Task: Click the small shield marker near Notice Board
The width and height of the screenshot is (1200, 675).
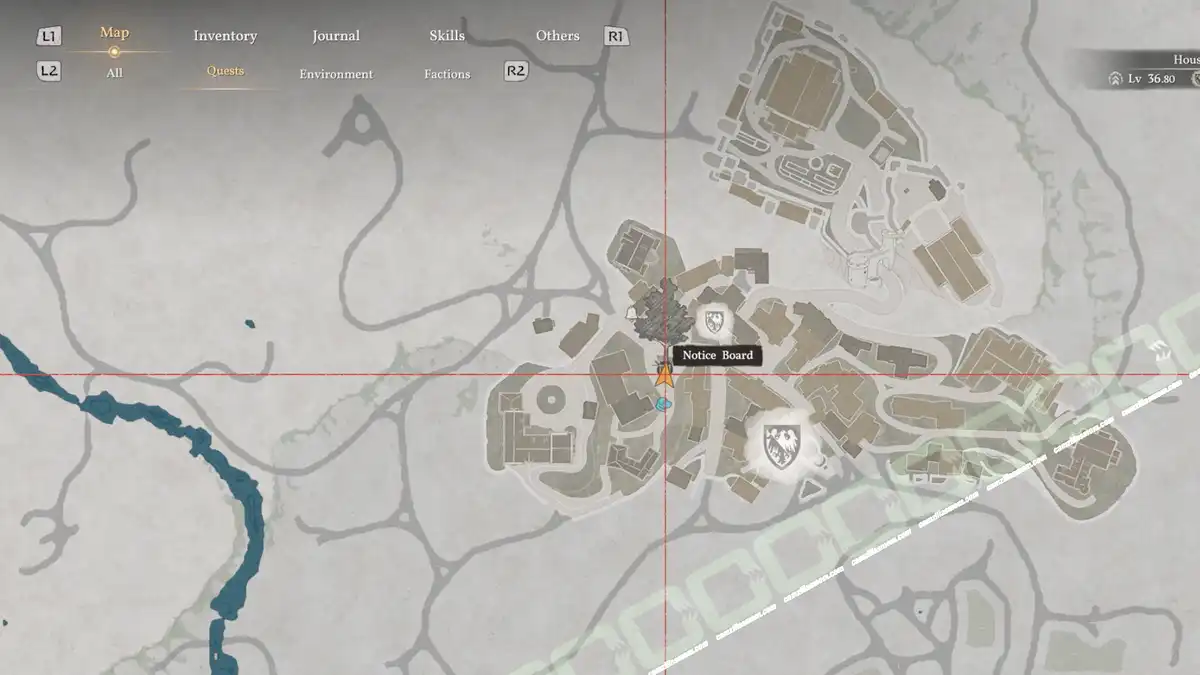Action: [x=715, y=322]
